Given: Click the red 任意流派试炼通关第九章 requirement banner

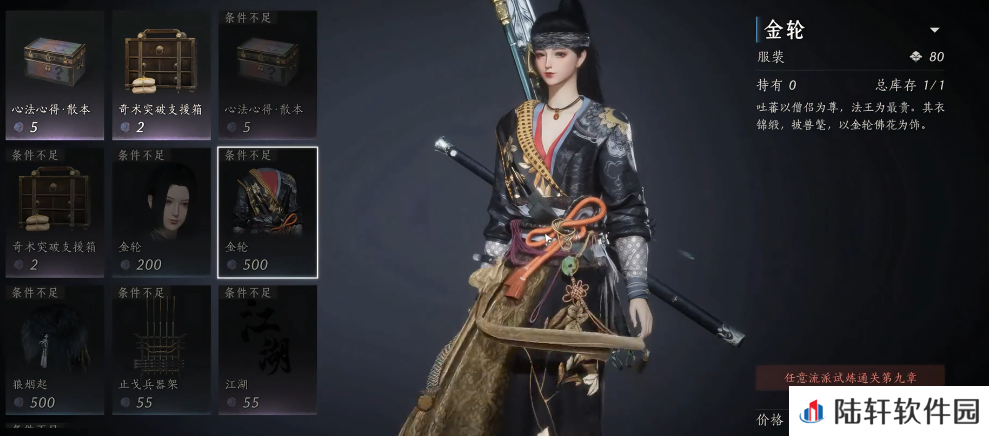Looking at the screenshot, I should coord(850,378).
